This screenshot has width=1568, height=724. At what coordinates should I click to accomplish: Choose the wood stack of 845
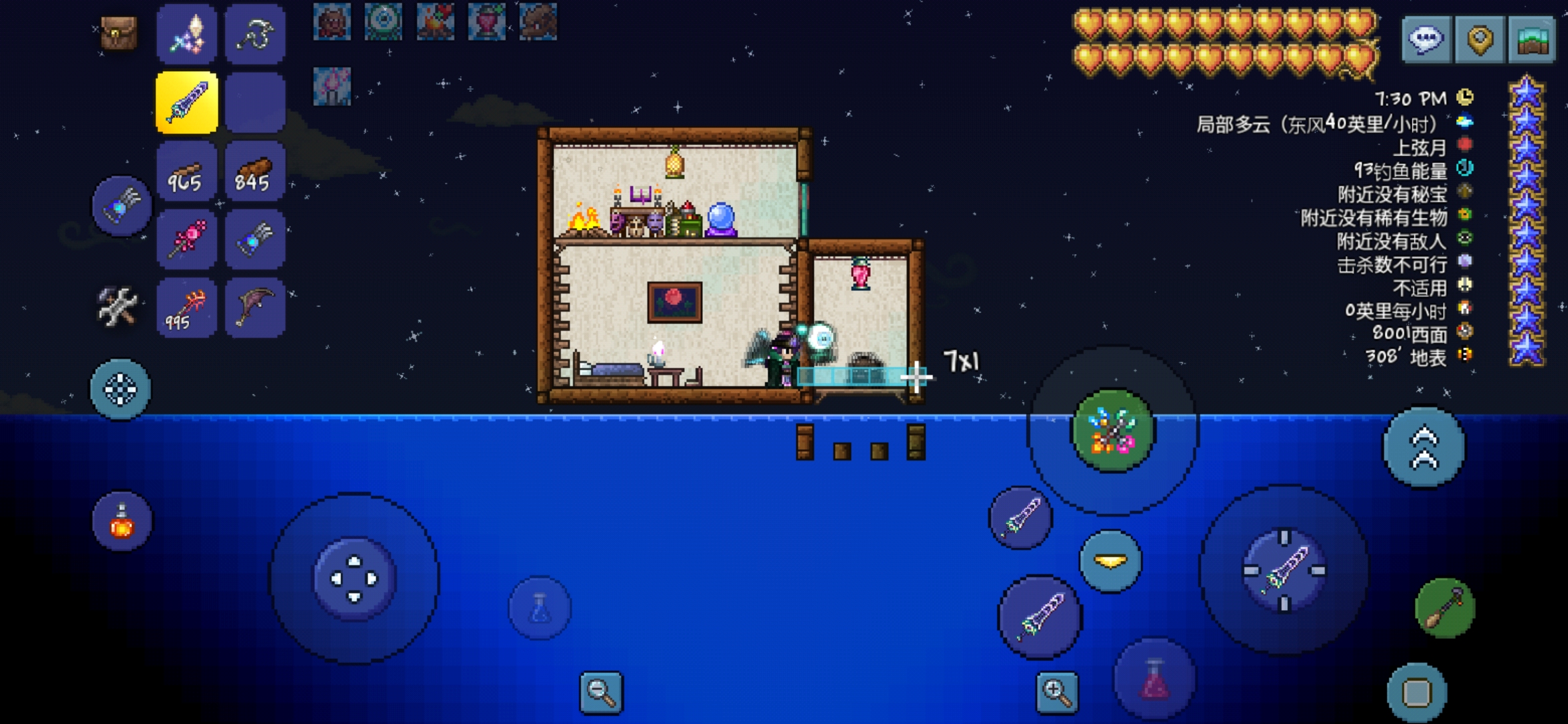[255, 172]
